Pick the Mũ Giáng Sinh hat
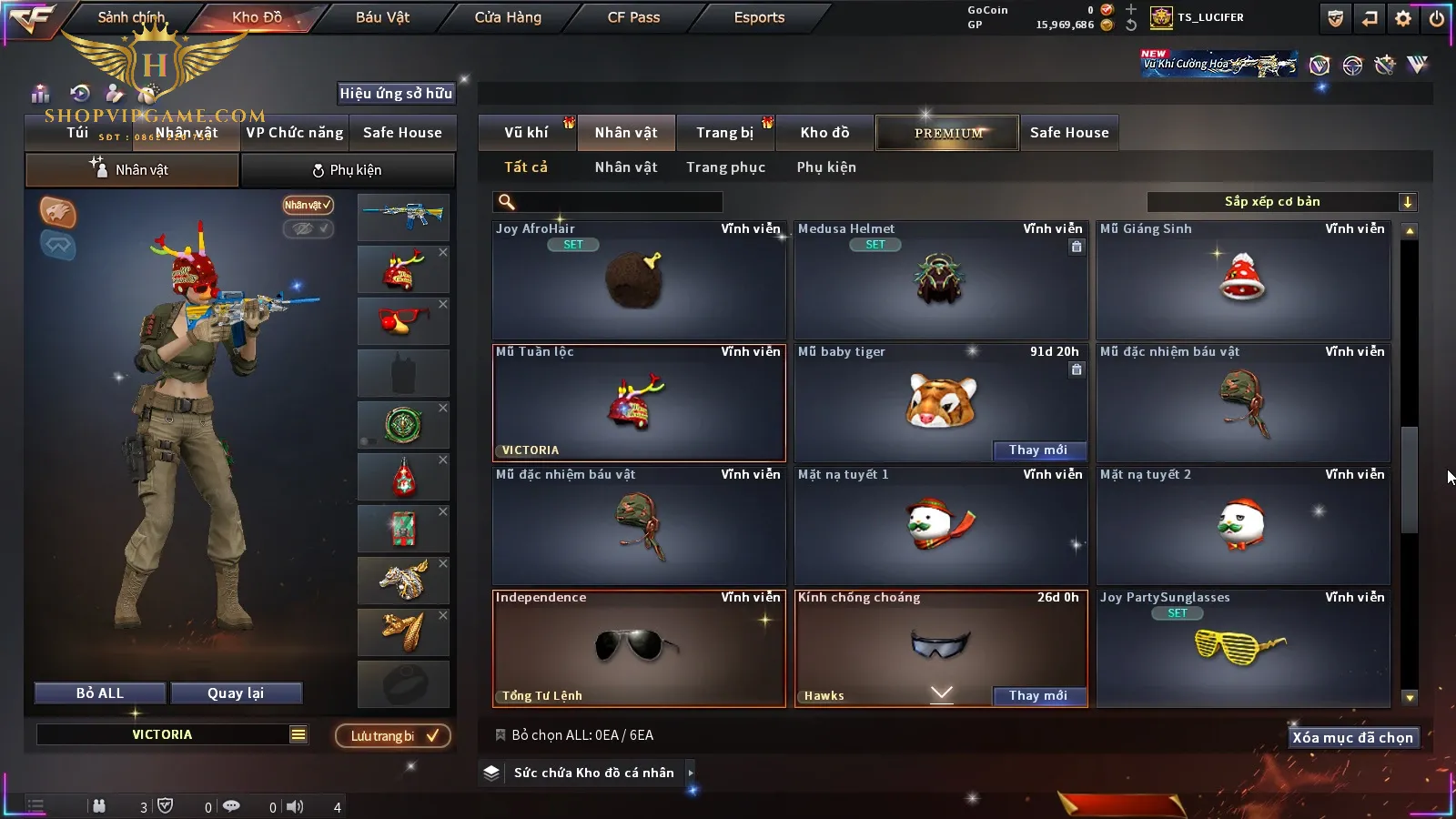Screen dimensions: 1456x819 pos(1243,282)
